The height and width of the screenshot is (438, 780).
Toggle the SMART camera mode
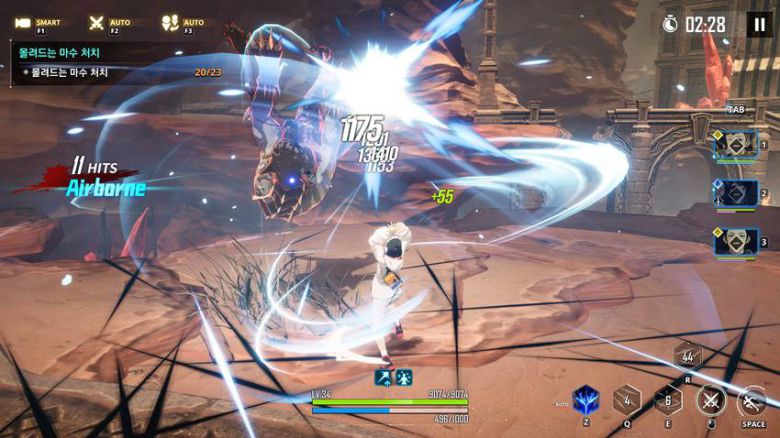(26, 22)
